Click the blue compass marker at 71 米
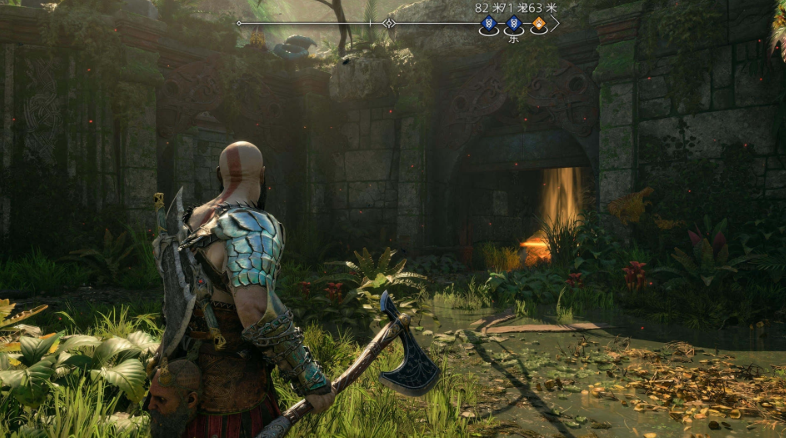Viewport: 786px width, 438px height. coord(514,23)
